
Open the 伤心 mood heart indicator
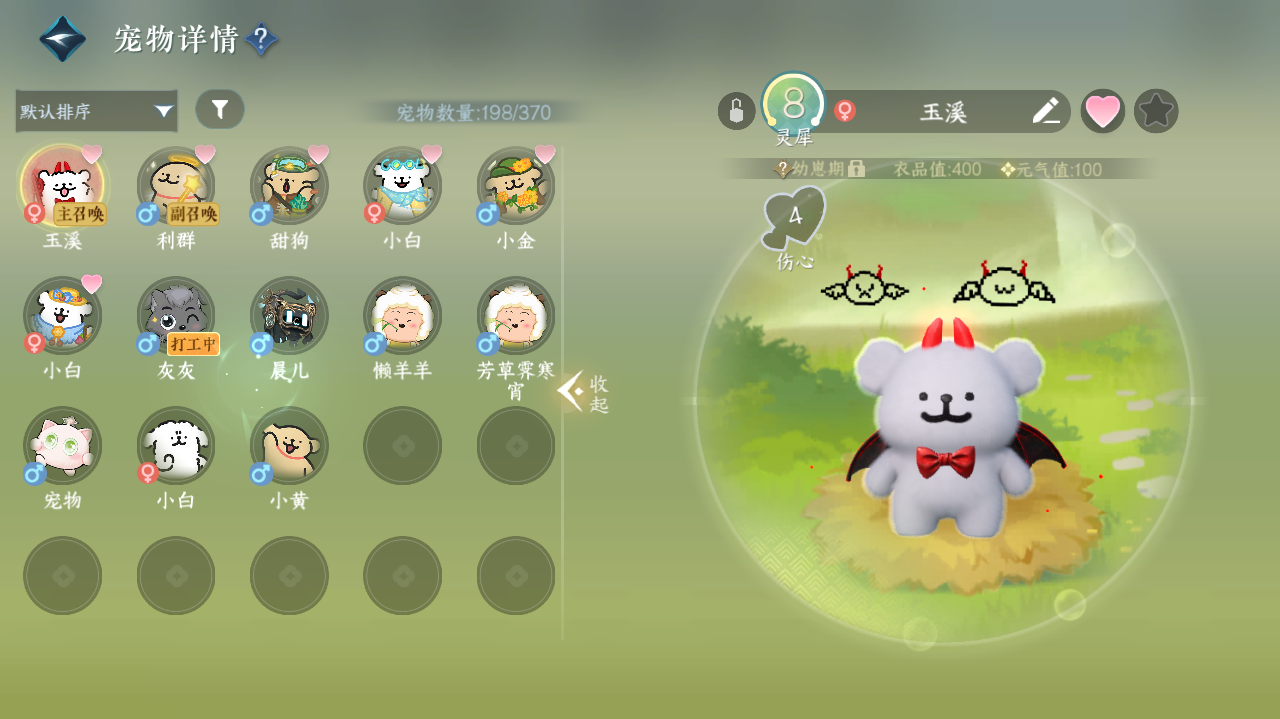pos(795,218)
